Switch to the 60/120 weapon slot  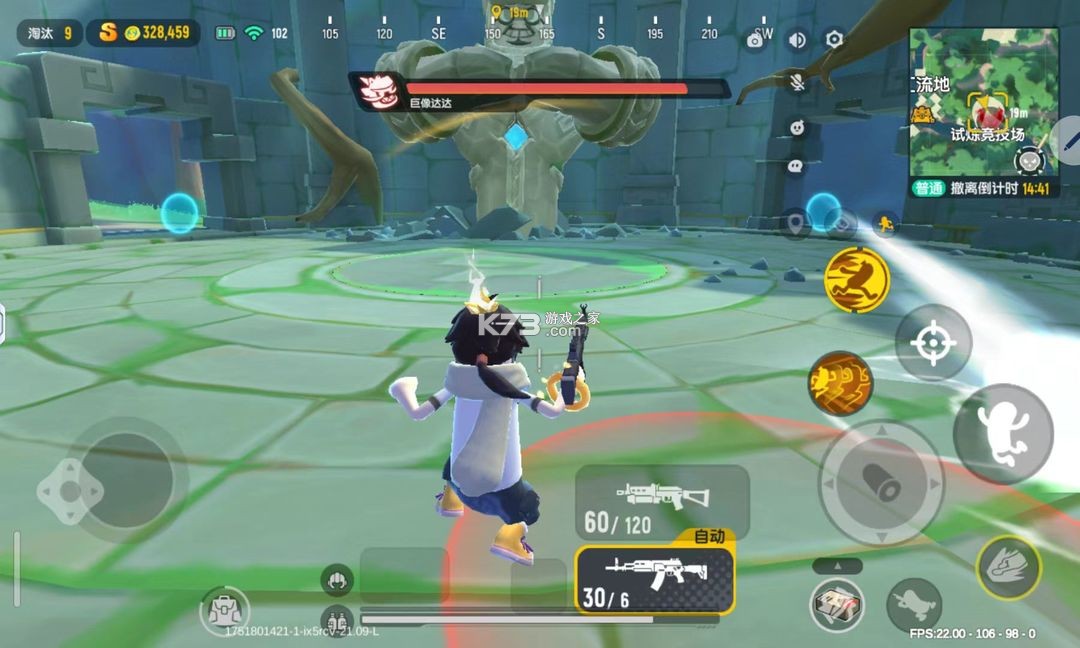point(662,503)
